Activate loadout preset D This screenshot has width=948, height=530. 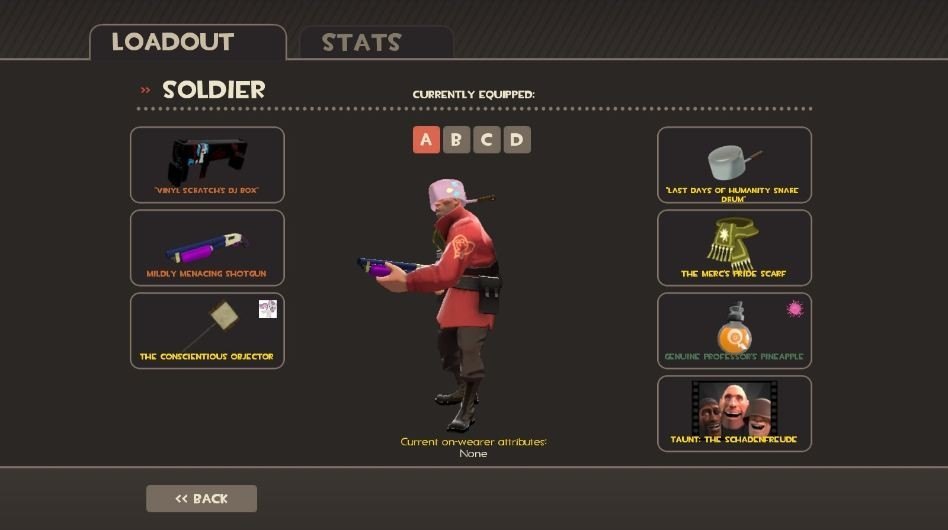click(517, 140)
